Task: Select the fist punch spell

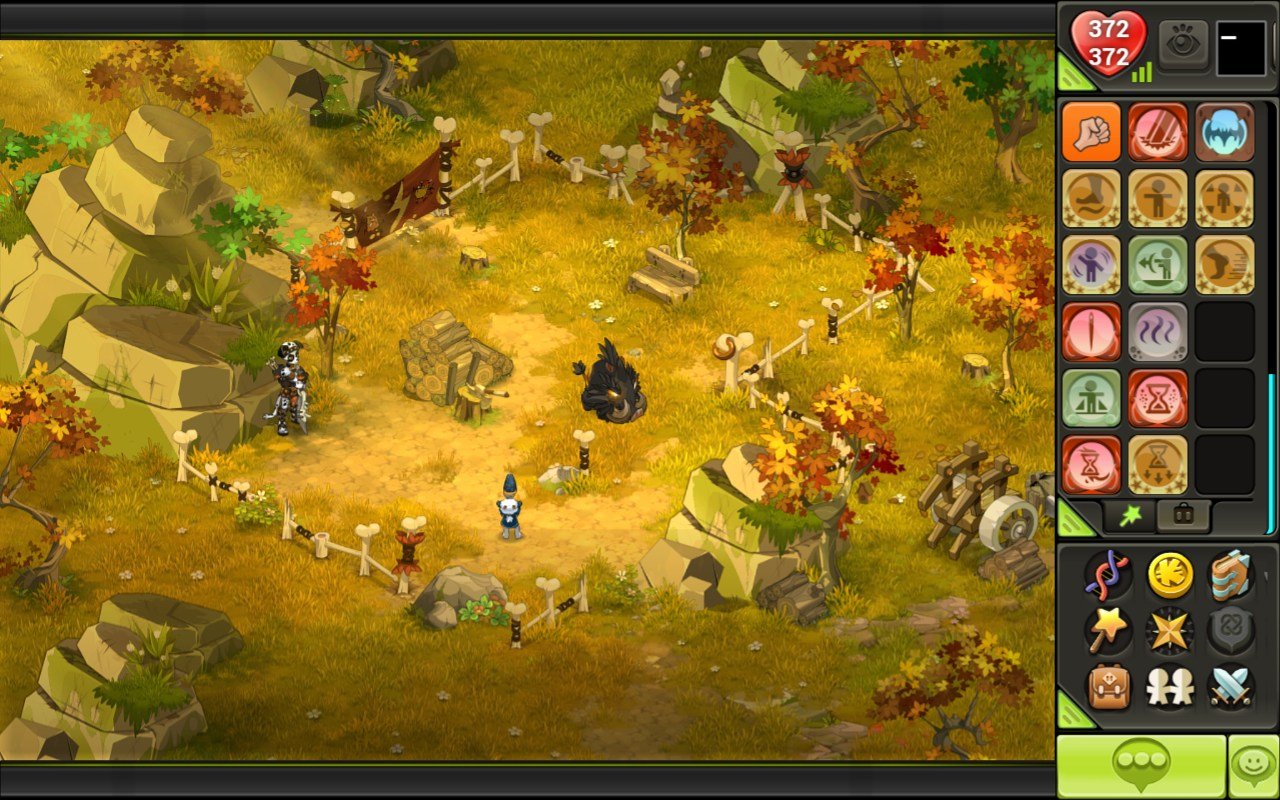Action: tap(1092, 133)
